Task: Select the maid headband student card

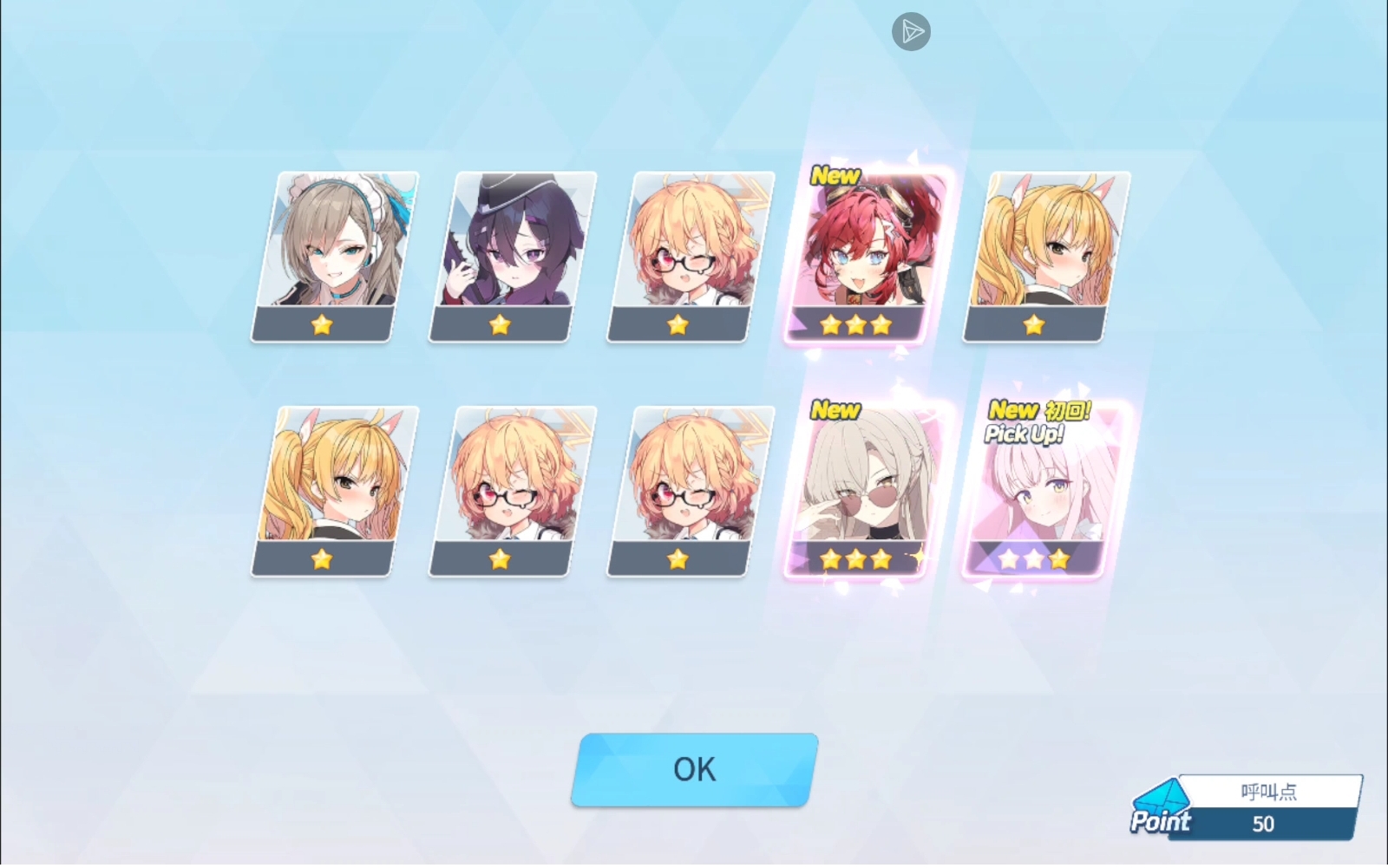Action: click(334, 256)
